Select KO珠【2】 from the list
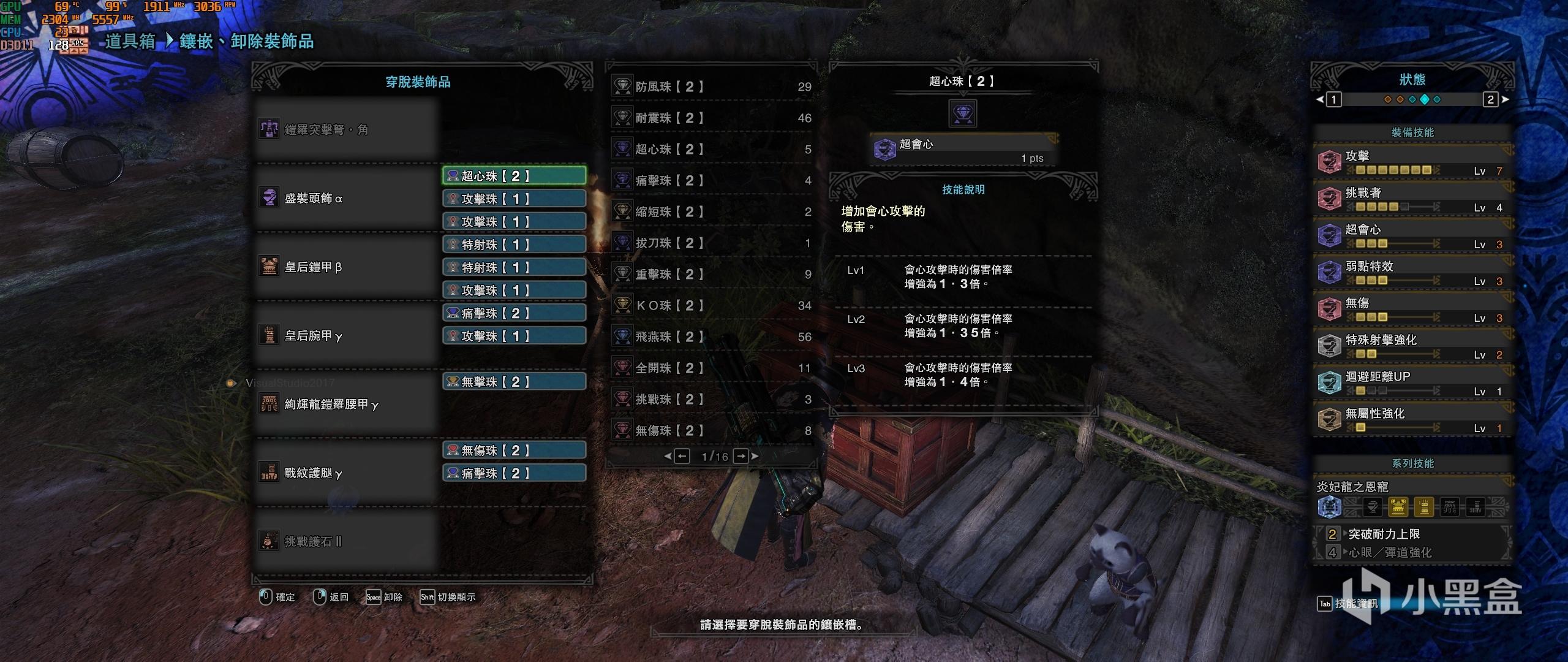The height and width of the screenshot is (662, 1568). 712,306
